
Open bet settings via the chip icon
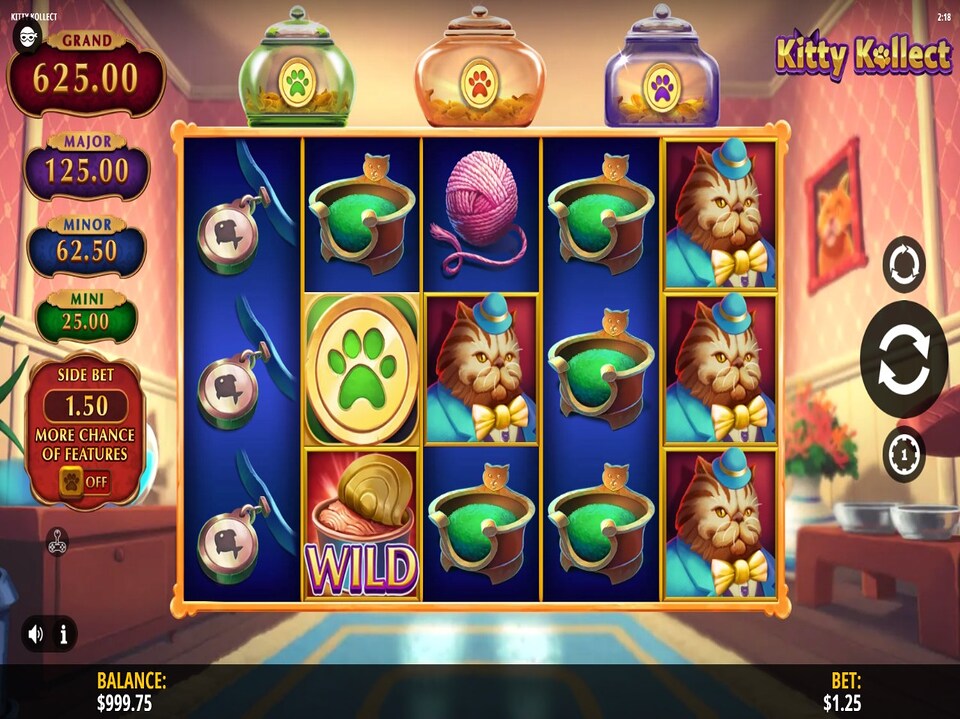(903, 453)
